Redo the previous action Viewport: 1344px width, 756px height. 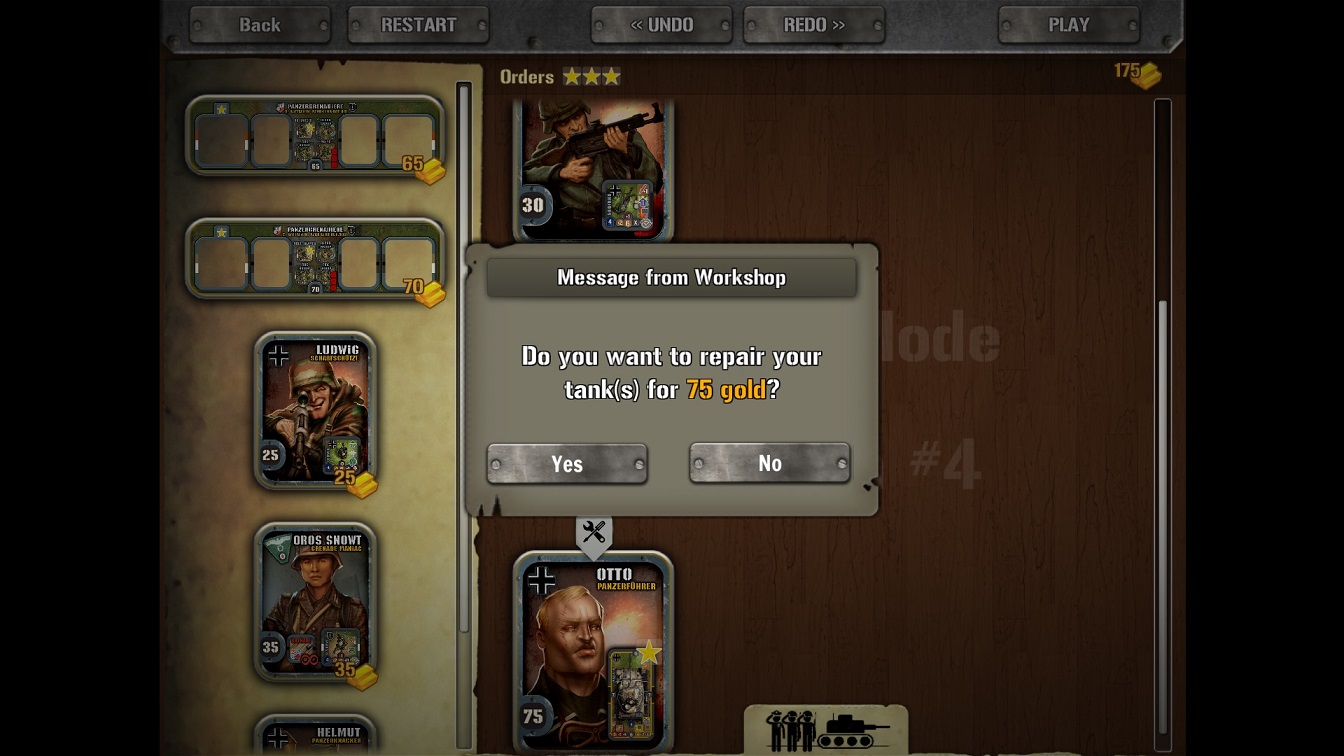(x=814, y=25)
